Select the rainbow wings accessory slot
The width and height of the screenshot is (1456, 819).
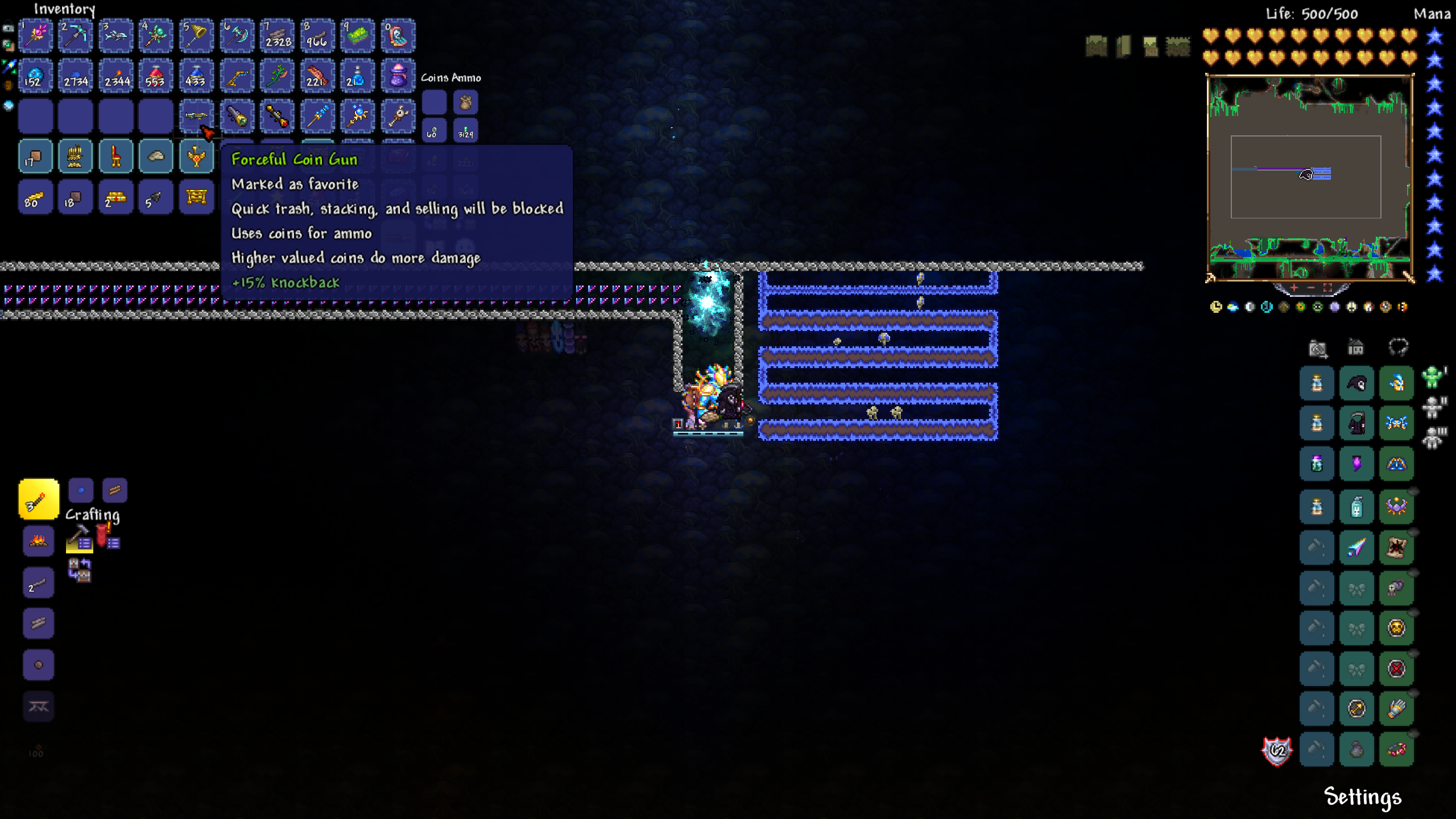[1356, 547]
